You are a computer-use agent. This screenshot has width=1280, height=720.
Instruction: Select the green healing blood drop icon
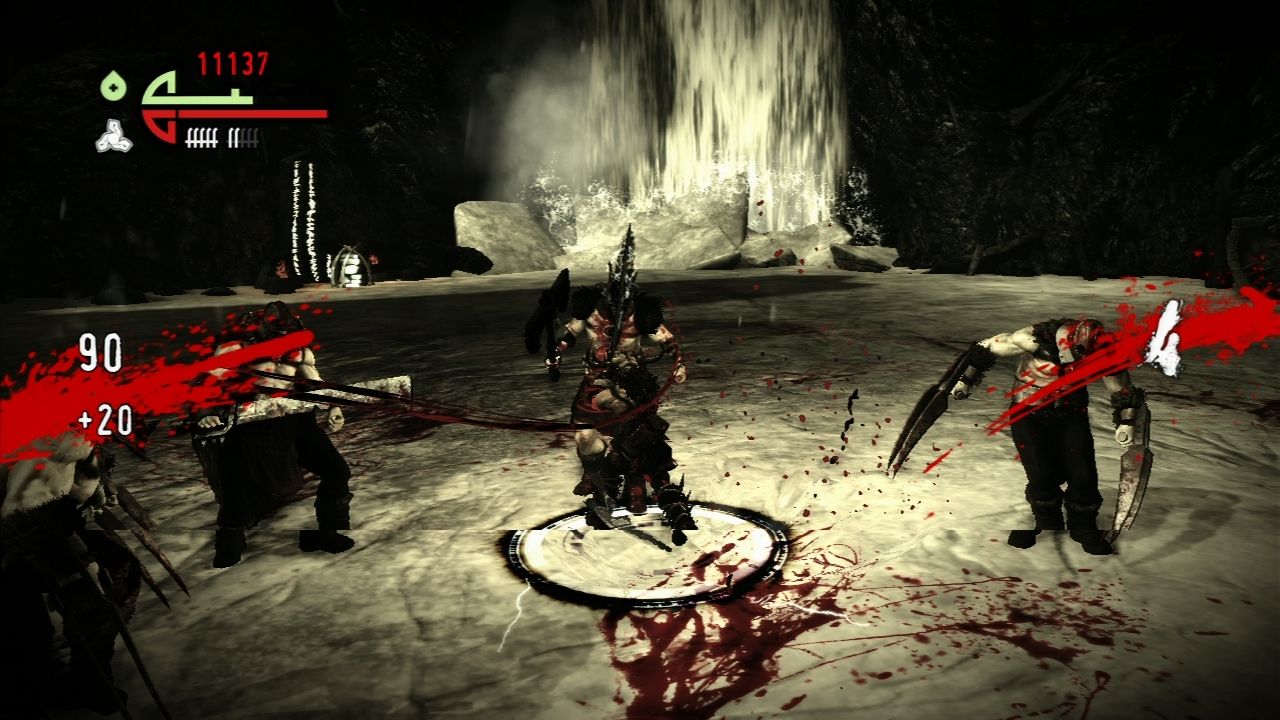coord(114,86)
